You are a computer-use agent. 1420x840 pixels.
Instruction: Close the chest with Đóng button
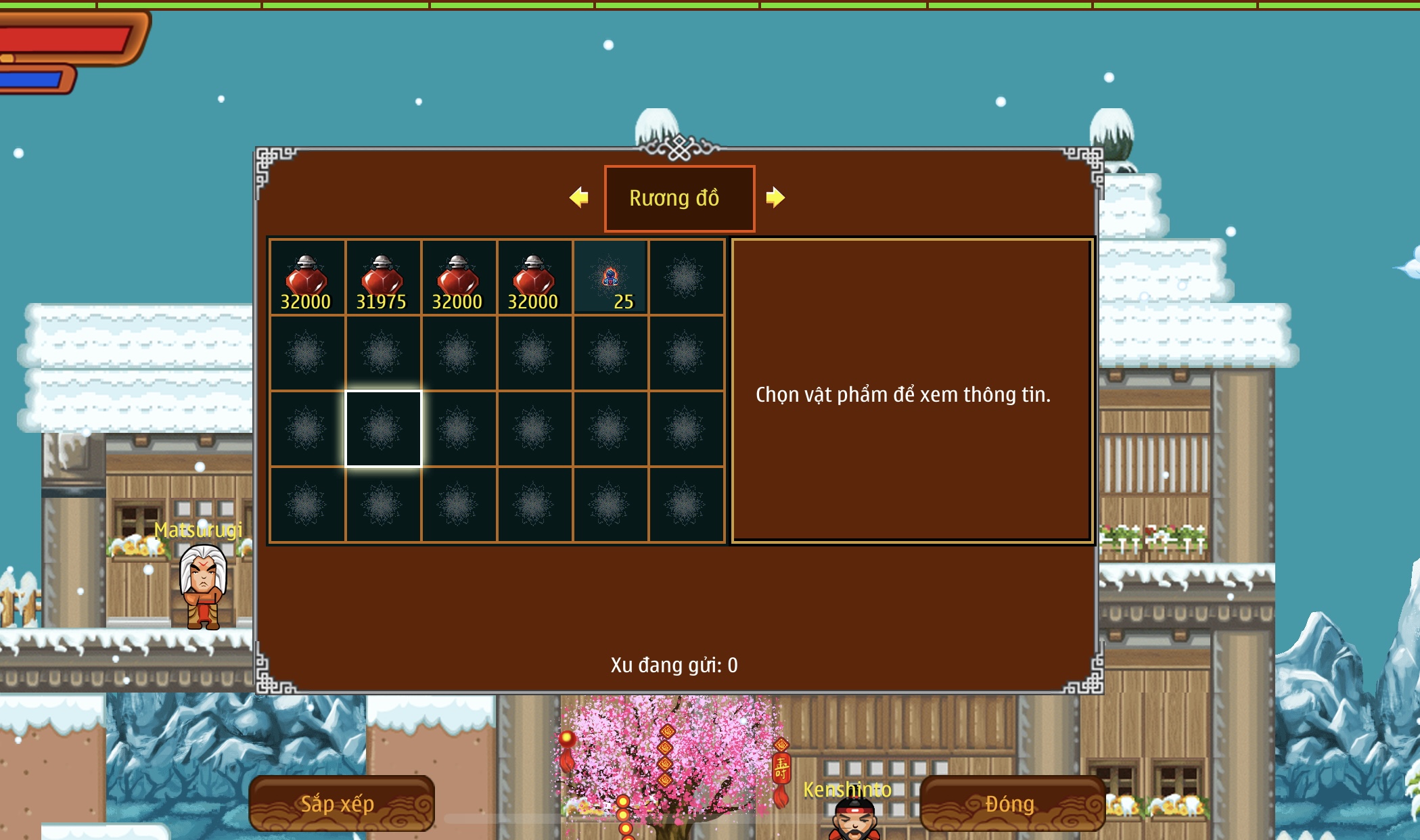point(1011,803)
